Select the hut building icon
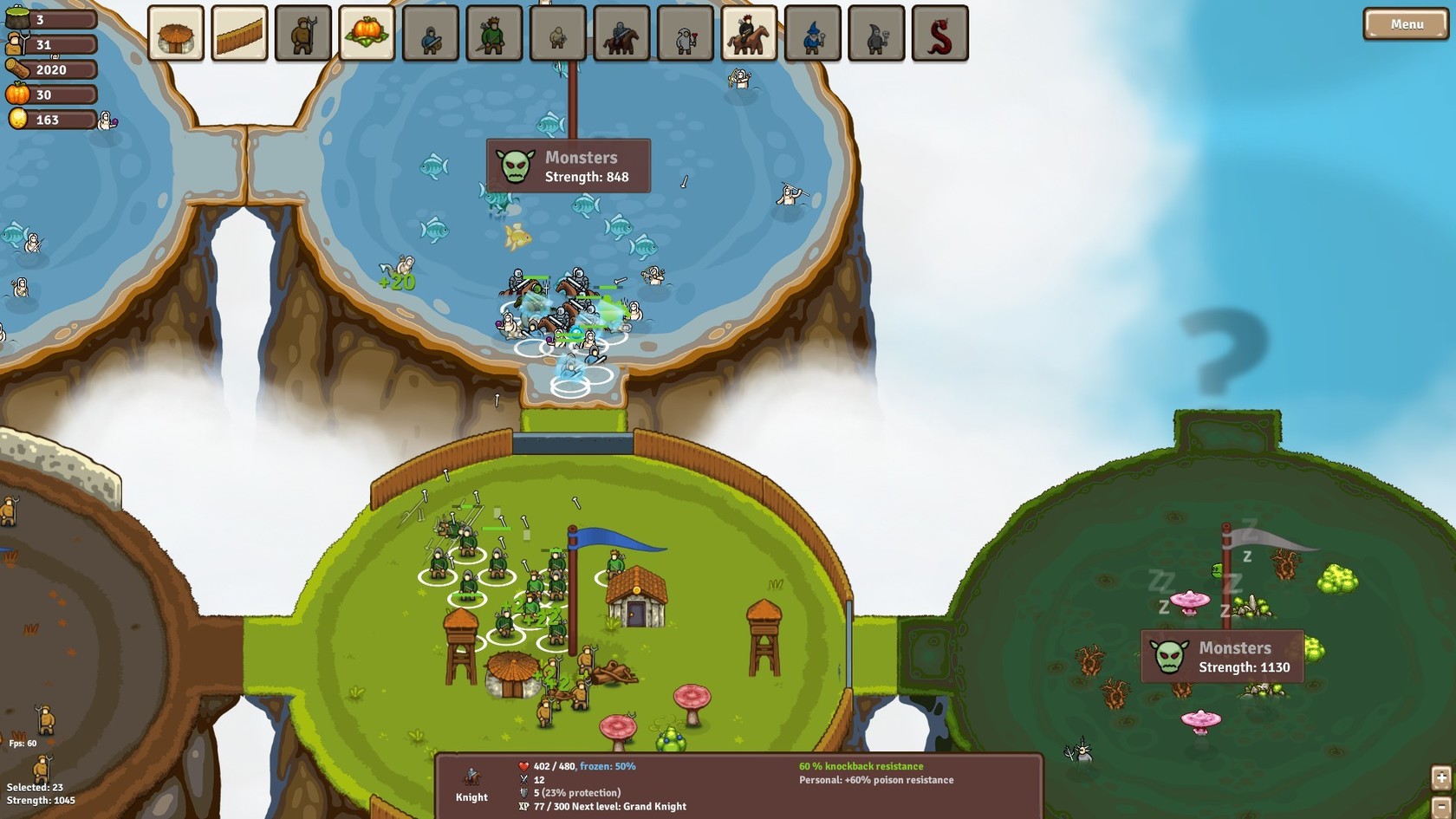Screen dimensions: 1456x819 pos(177,34)
